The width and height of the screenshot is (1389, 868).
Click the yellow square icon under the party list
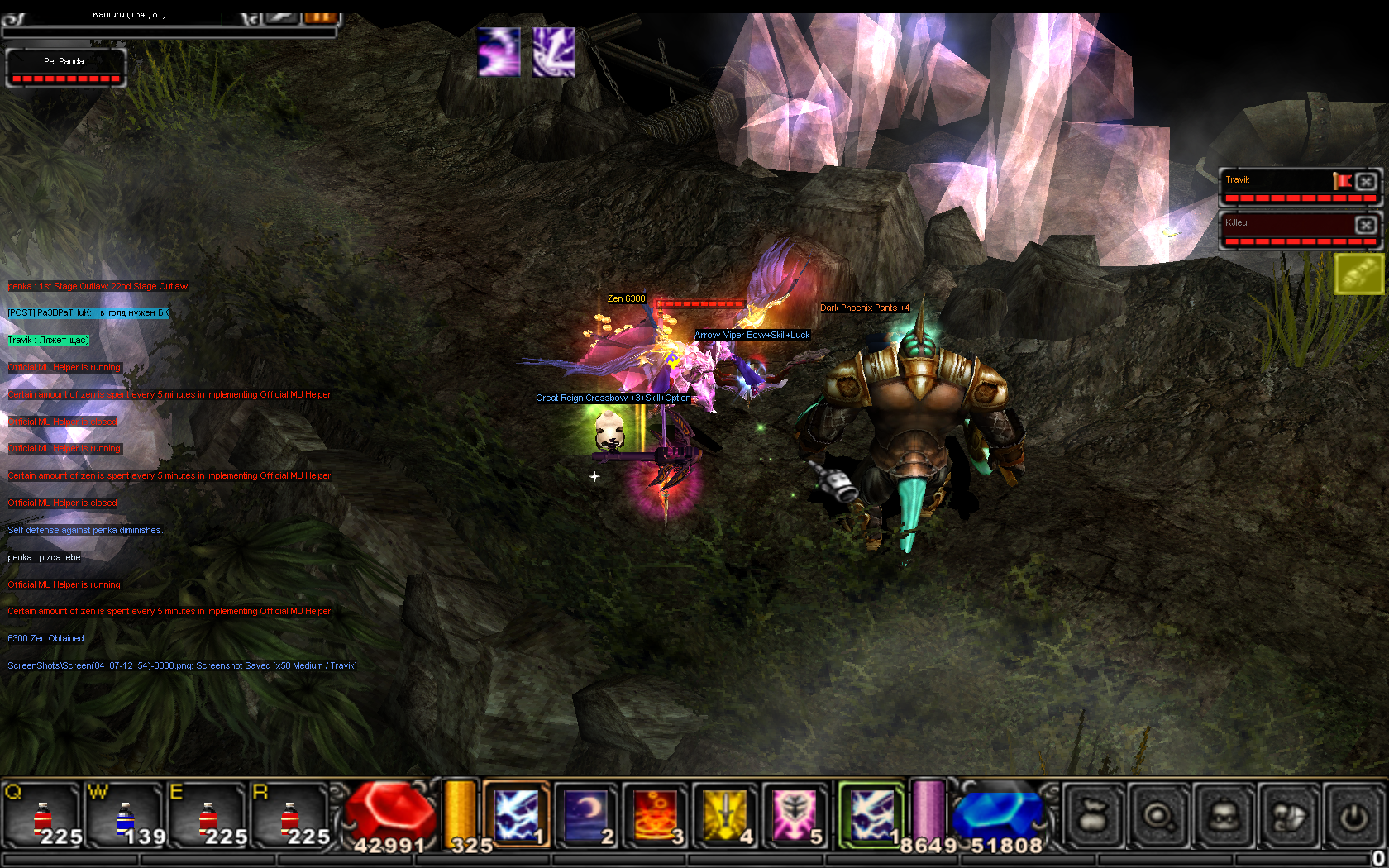coord(1359,274)
